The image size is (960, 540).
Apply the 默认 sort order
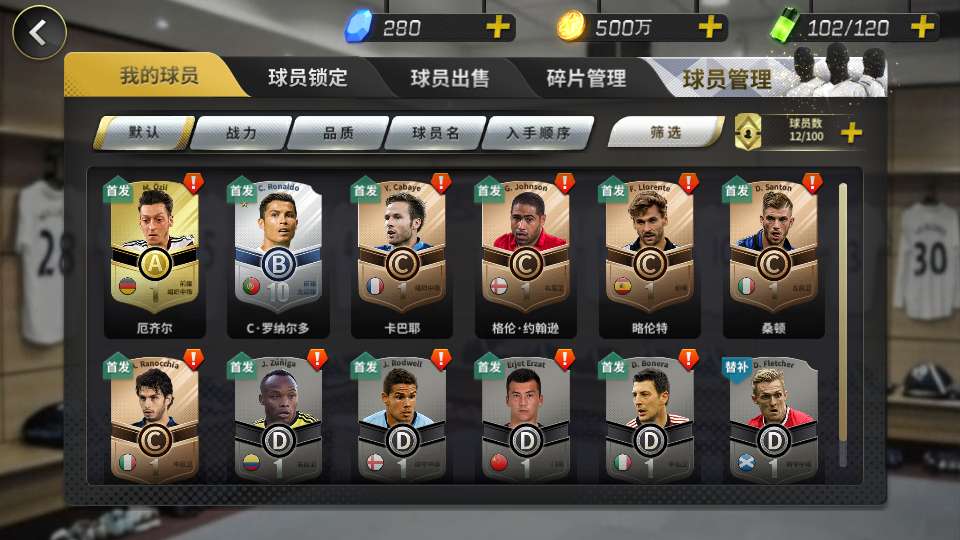[x=145, y=132]
